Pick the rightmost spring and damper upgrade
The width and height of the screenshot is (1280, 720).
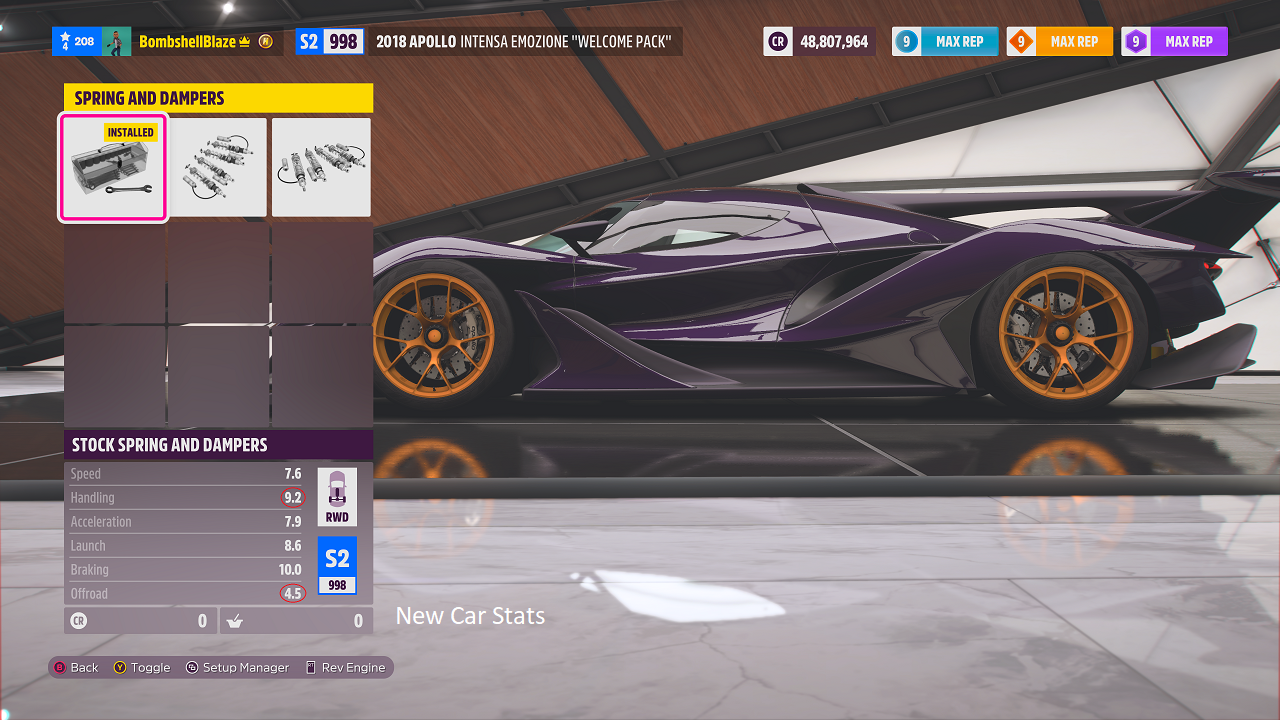(321, 167)
